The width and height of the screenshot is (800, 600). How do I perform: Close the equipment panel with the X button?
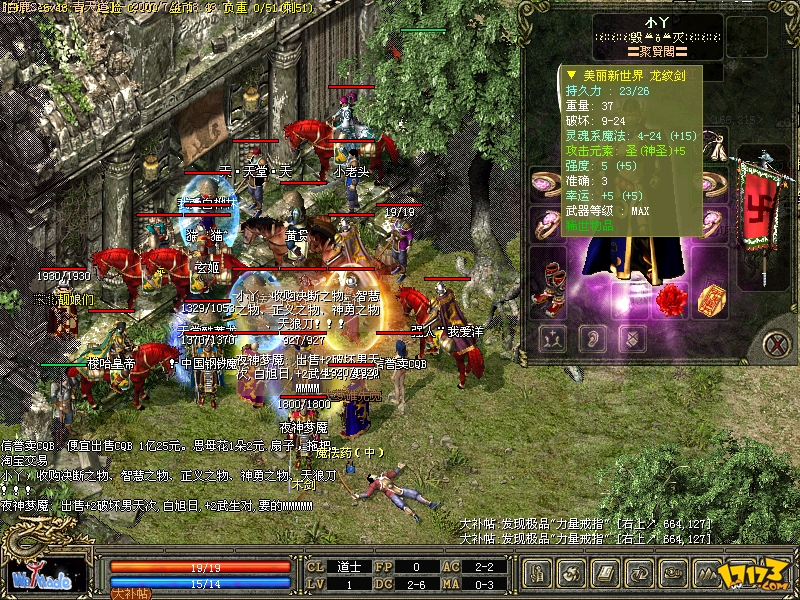(x=775, y=343)
